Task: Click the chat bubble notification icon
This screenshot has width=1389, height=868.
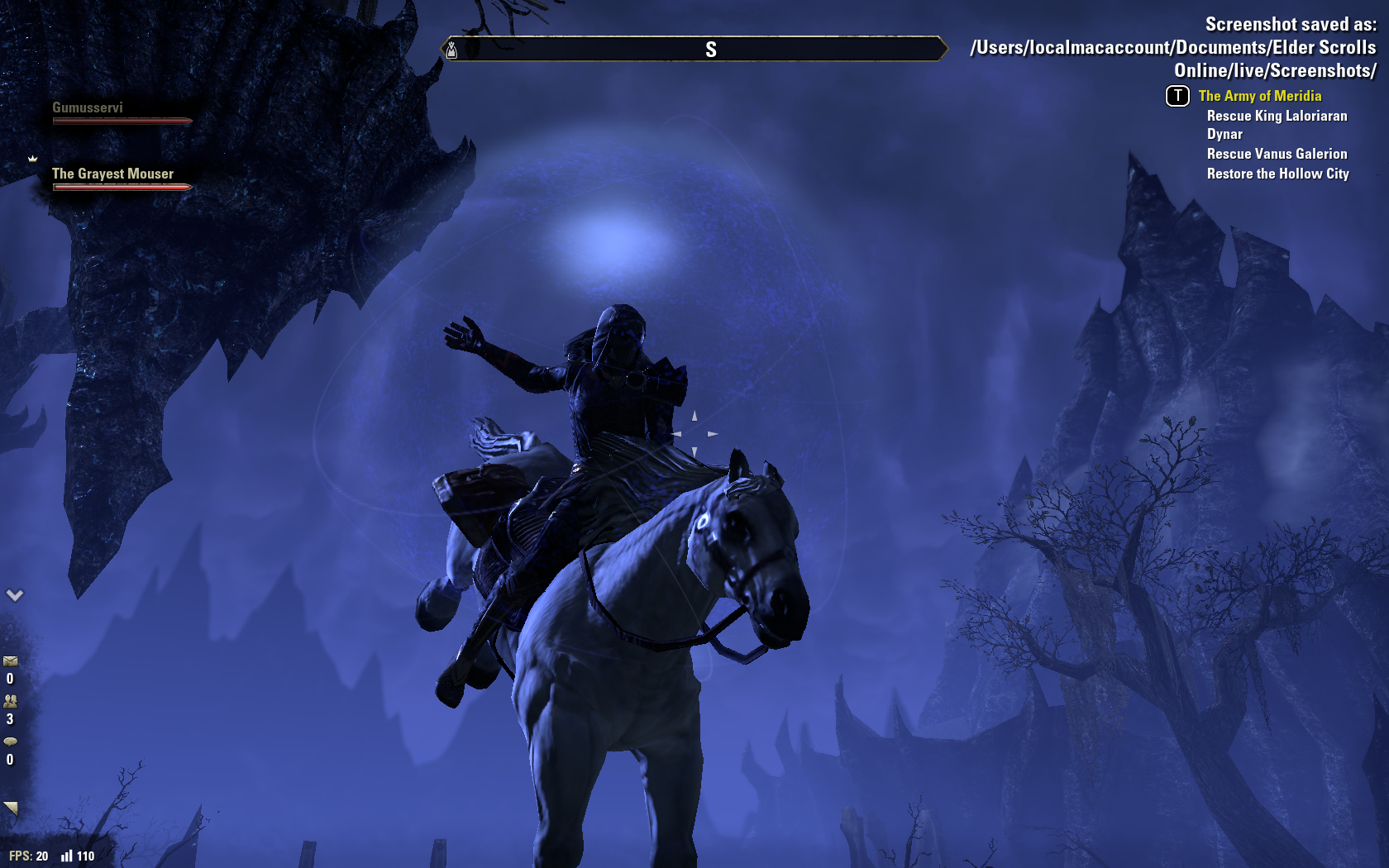Action: (10, 742)
